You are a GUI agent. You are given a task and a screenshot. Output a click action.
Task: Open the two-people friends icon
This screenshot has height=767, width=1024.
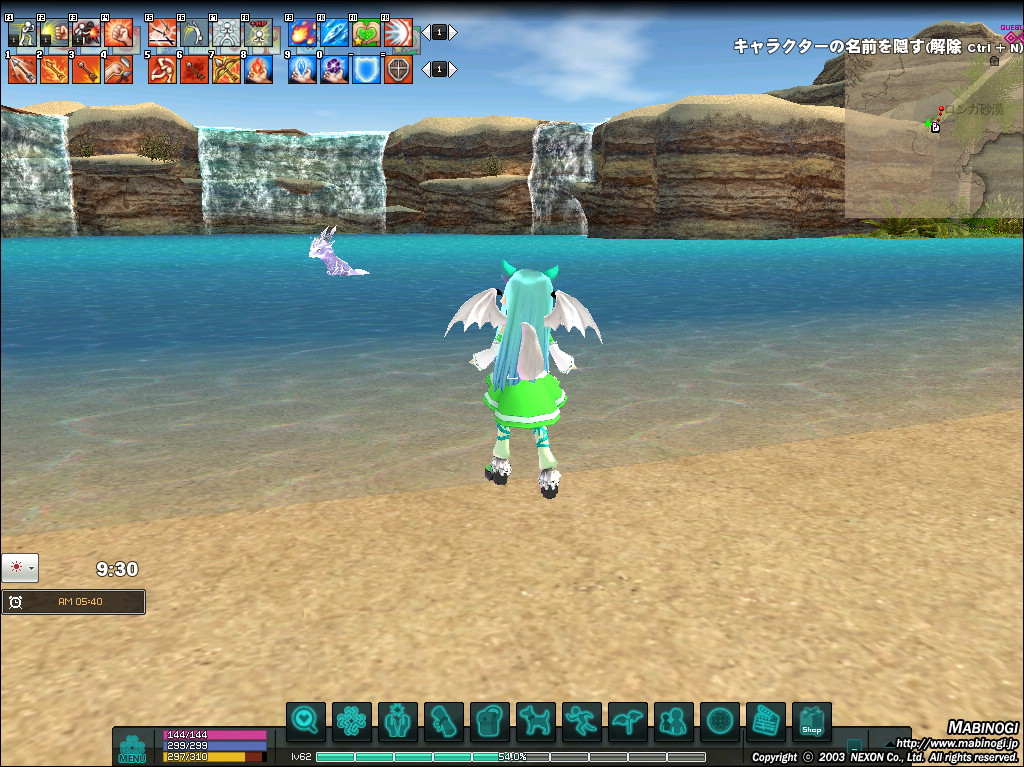pyautogui.click(x=673, y=721)
